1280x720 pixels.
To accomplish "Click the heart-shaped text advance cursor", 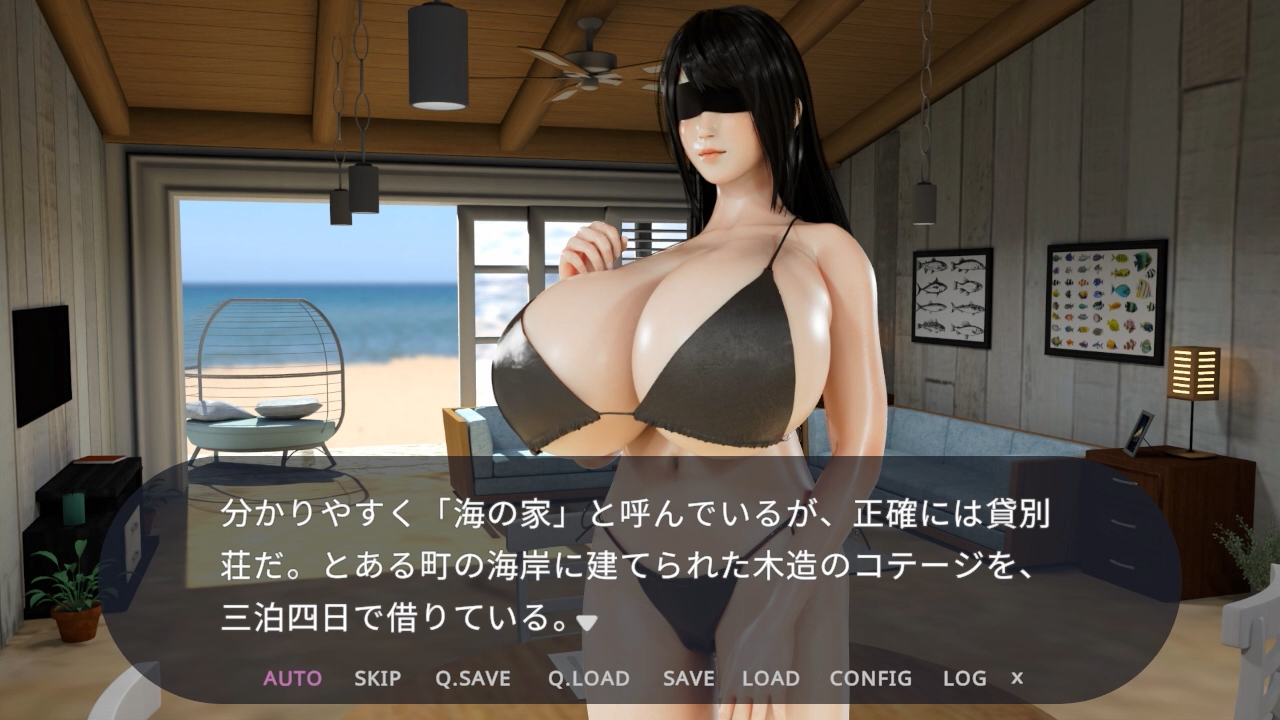I will pyautogui.click(x=588, y=619).
